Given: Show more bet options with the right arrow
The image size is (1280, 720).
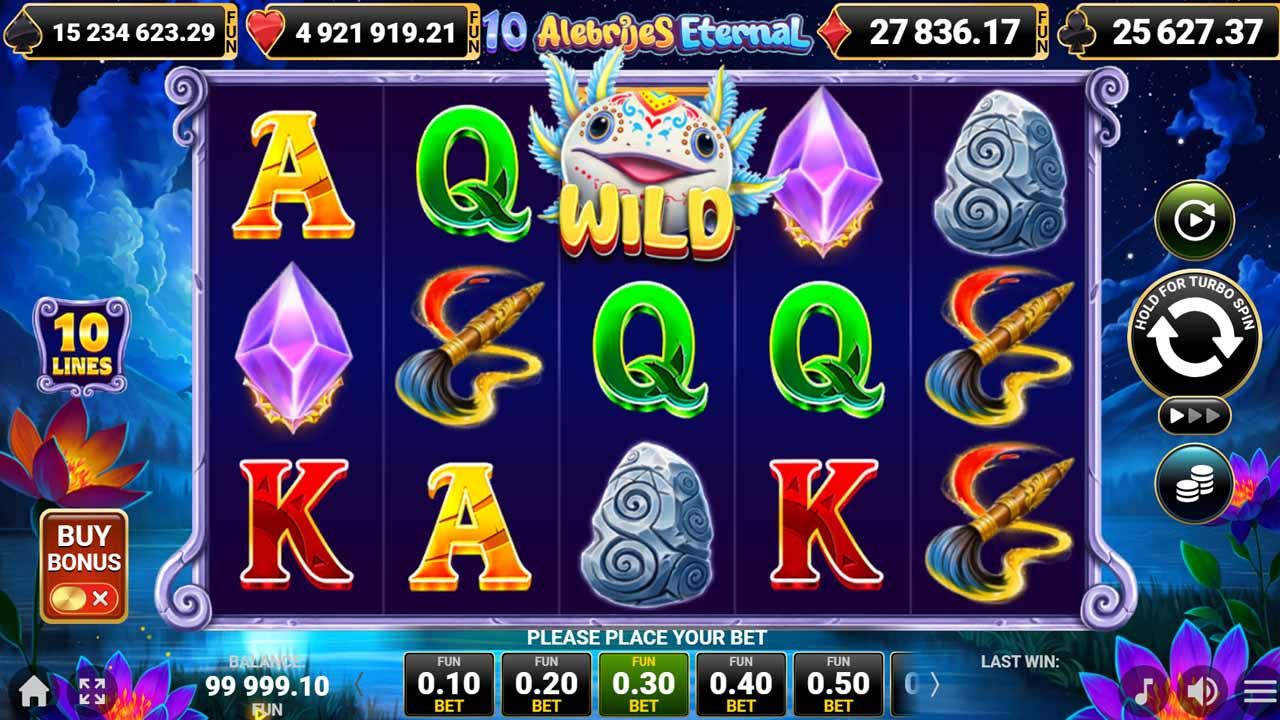Looking at the screenshot, I should coord(935,684).
